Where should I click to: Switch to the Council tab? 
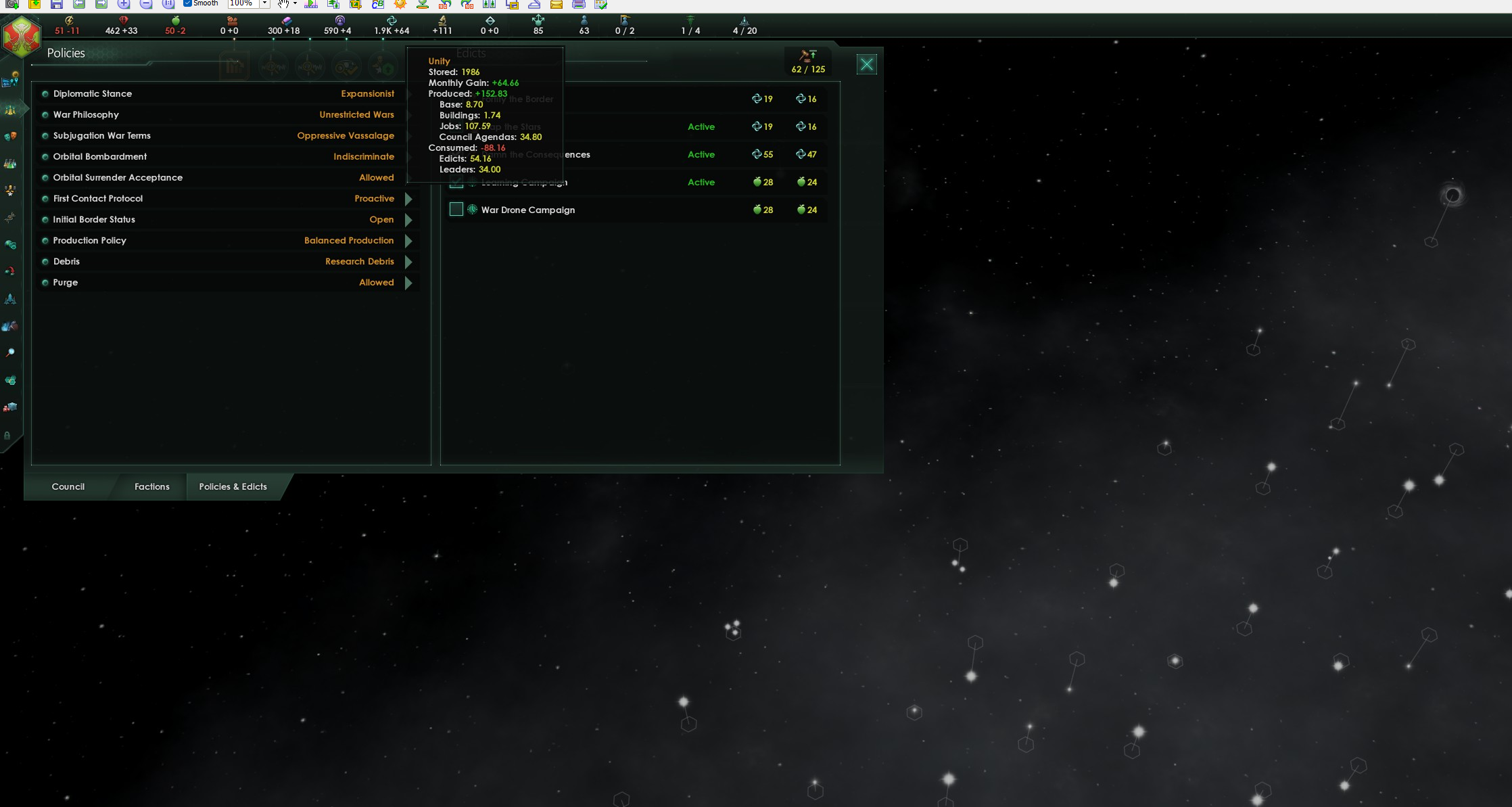pos(68,486)
